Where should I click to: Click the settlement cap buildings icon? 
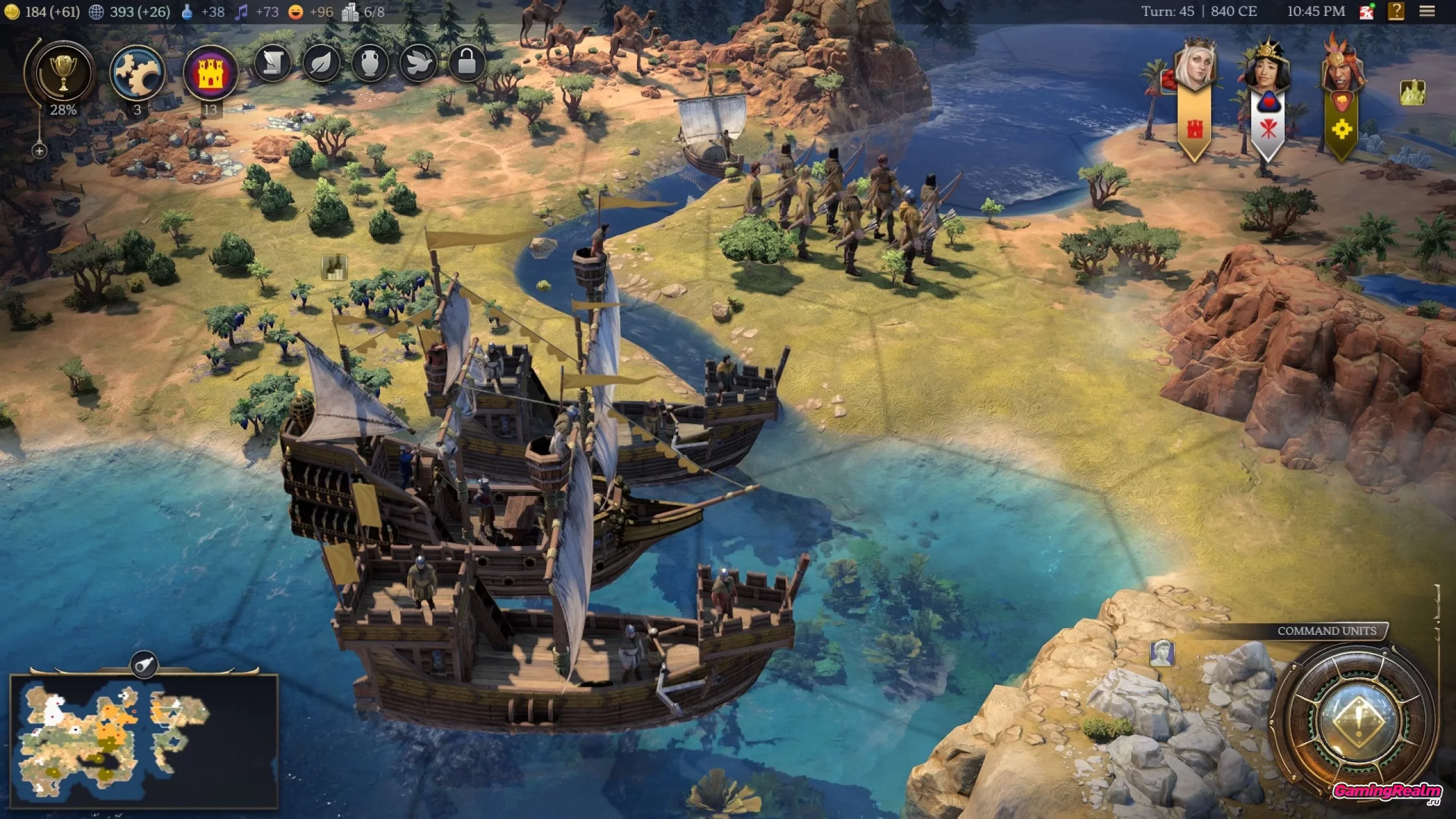coord(350,12)
